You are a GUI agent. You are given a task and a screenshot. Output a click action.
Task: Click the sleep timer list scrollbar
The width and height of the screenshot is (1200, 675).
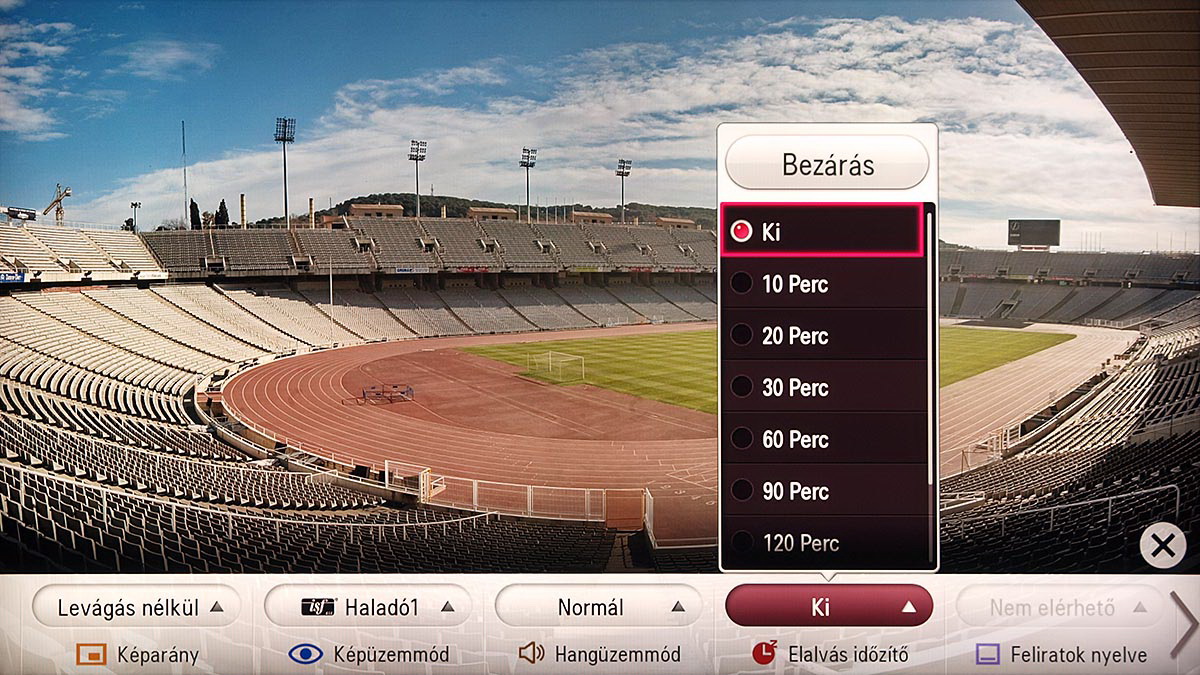pos(931,350)
